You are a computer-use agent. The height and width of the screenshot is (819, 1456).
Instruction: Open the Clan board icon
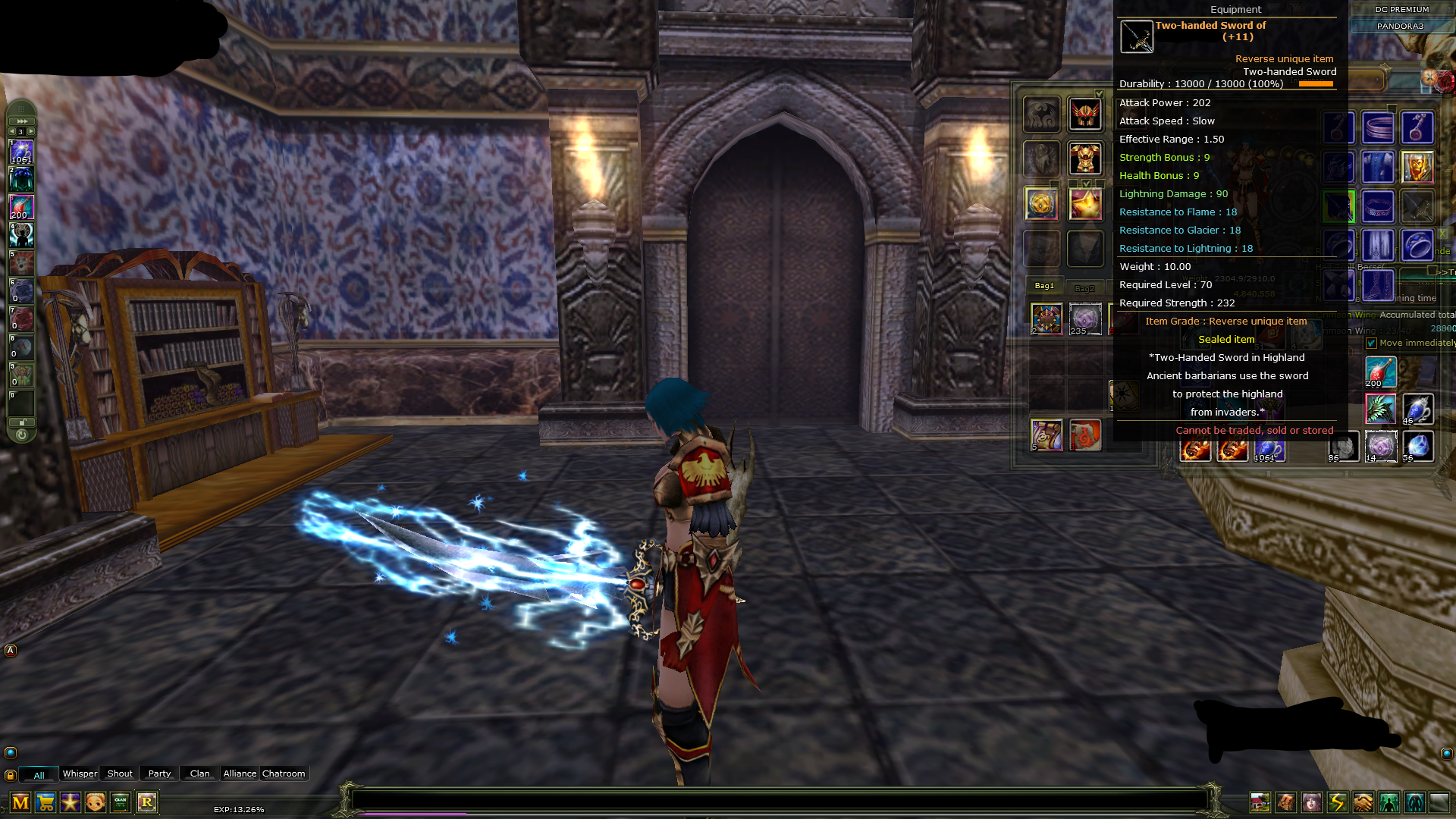coord(121,801)
